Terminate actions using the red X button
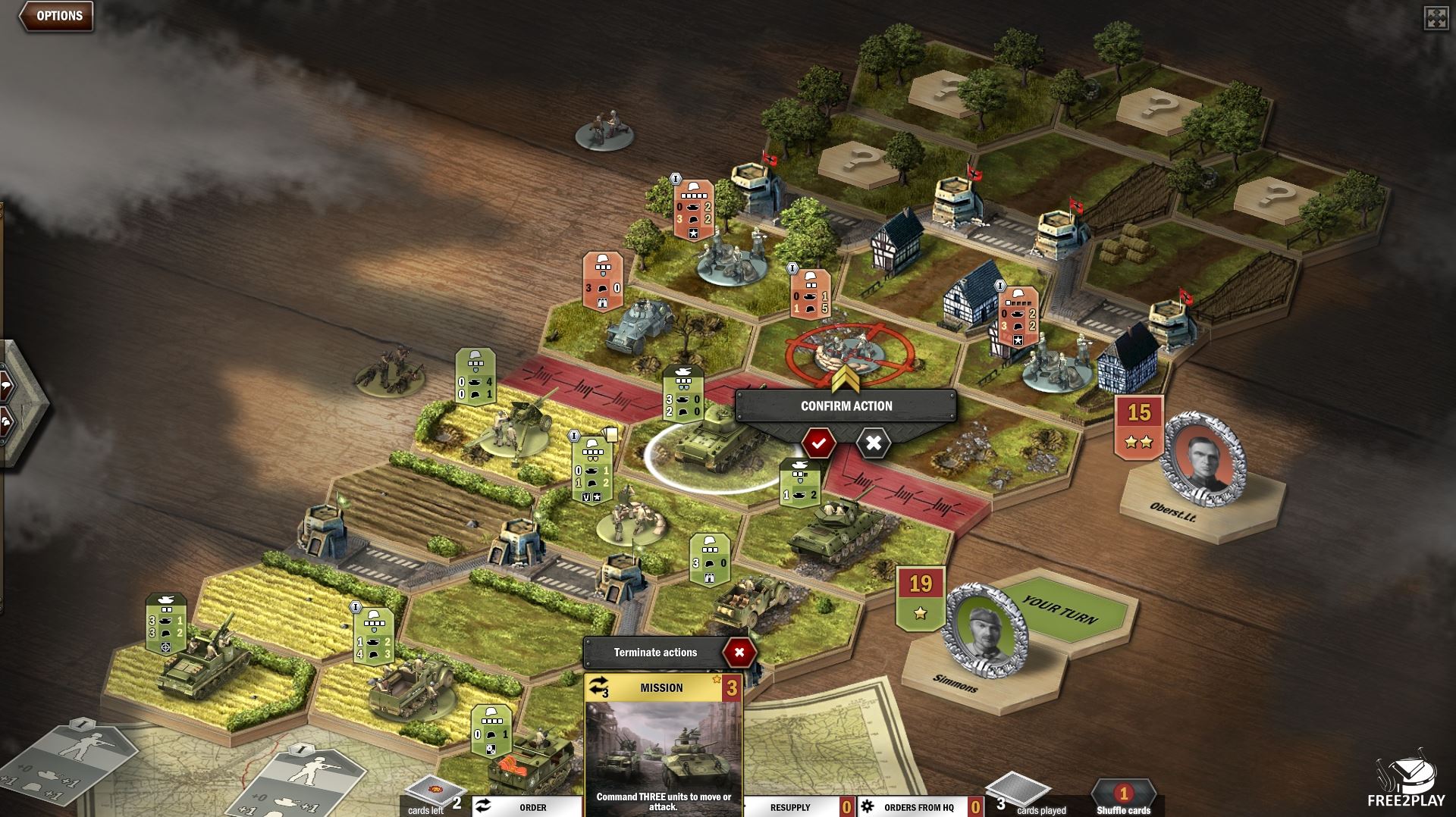 [x=739, y=652]
